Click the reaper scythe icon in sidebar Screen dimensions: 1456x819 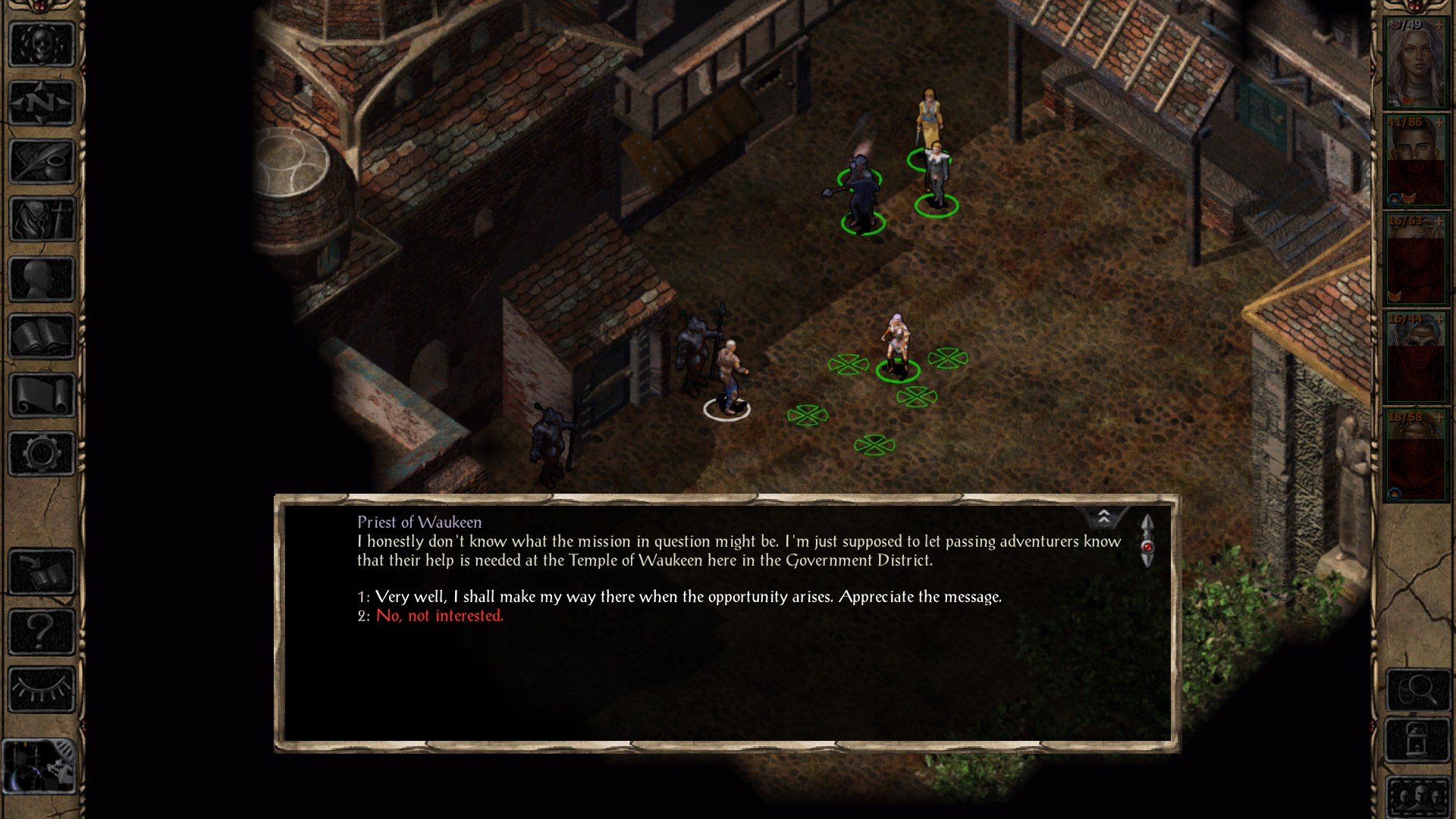click(42, 220)
